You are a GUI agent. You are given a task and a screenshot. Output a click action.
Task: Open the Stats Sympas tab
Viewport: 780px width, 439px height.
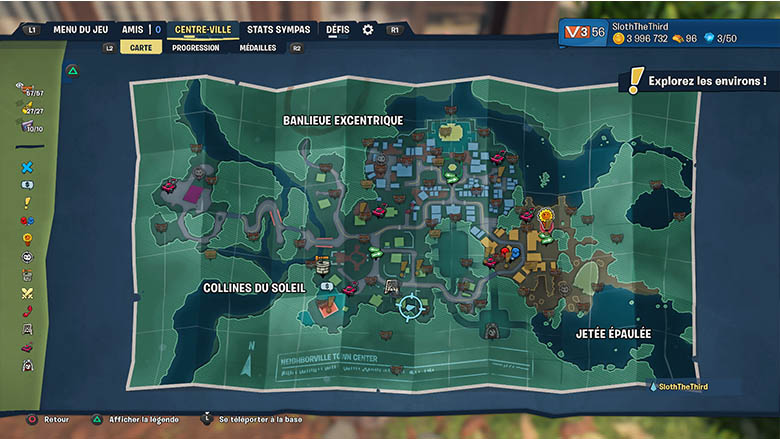click(x=279, y=30)
